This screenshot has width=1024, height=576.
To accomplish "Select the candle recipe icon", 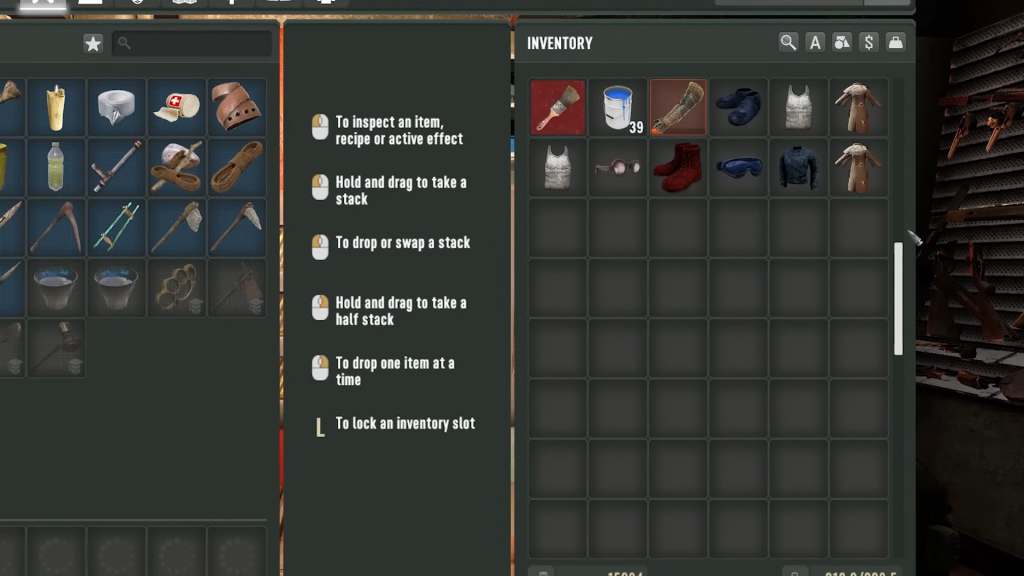I will pyautogui.click(x=56, y=107).
